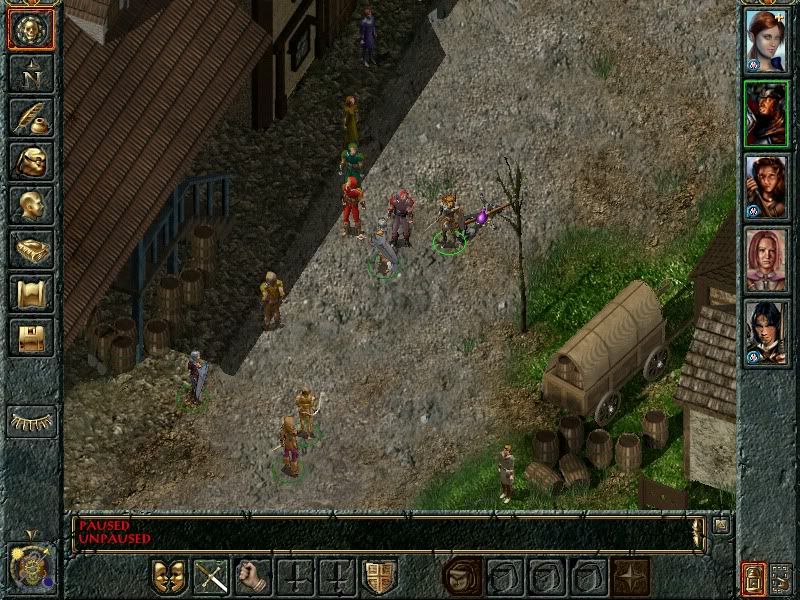Click the closed eye rest button
This screenshot has width=800, height=600.
coord(31,421)
